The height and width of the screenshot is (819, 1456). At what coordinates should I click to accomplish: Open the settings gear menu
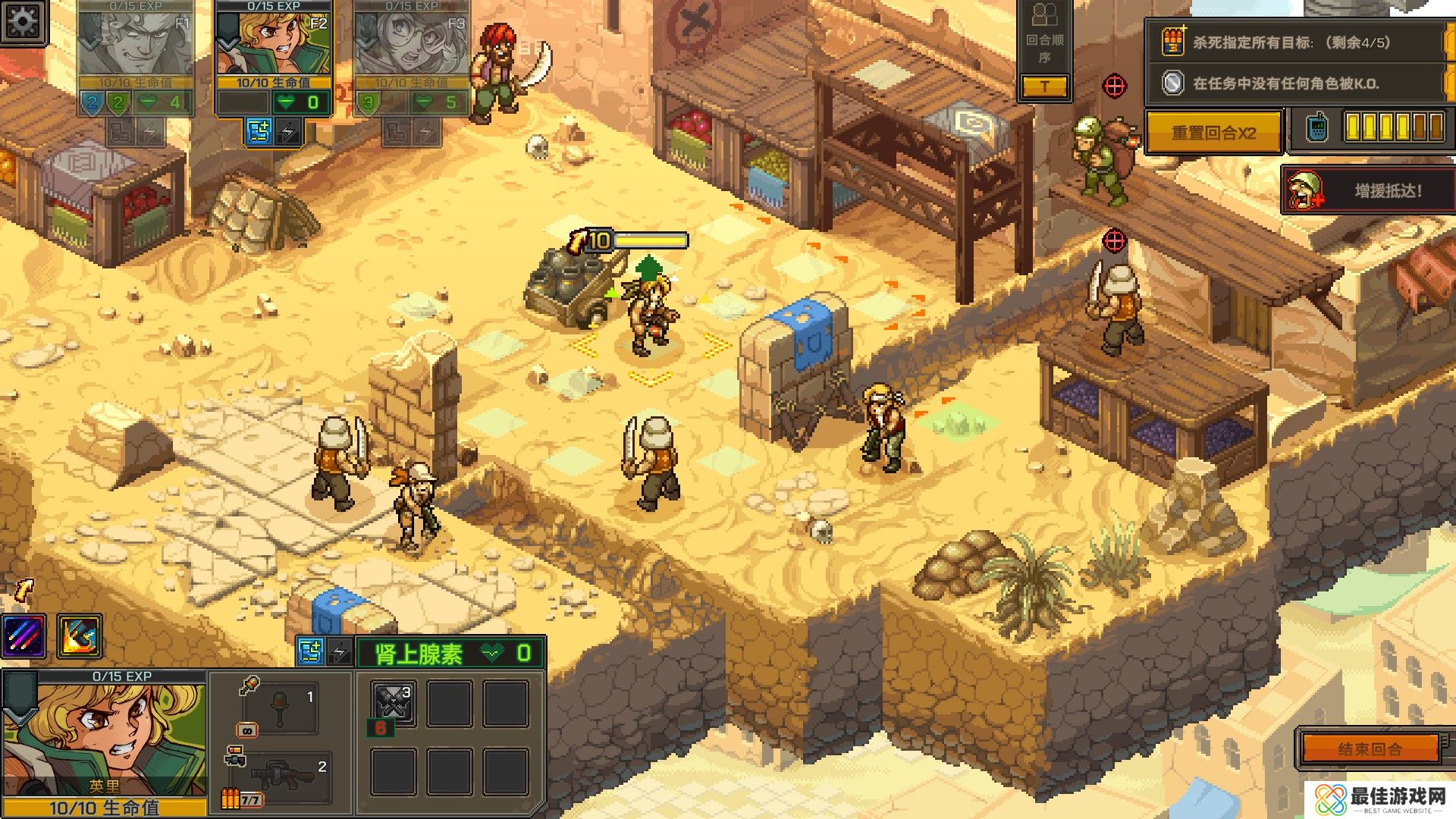pyautogui.click(x=24, y=21)
